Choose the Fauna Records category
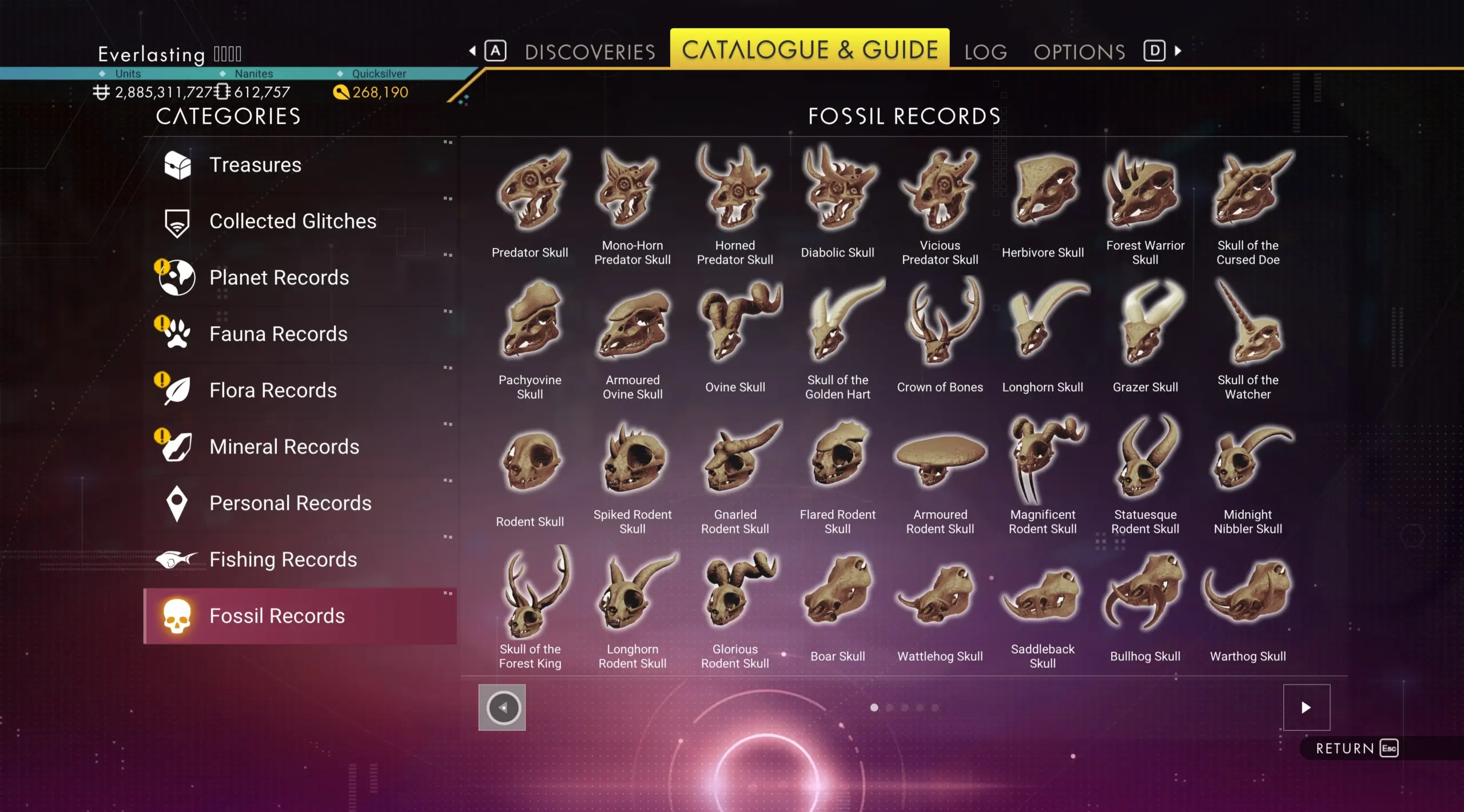Image resolution: width=1464 pixels, height=812 pixels. click(x=278, y=334)
